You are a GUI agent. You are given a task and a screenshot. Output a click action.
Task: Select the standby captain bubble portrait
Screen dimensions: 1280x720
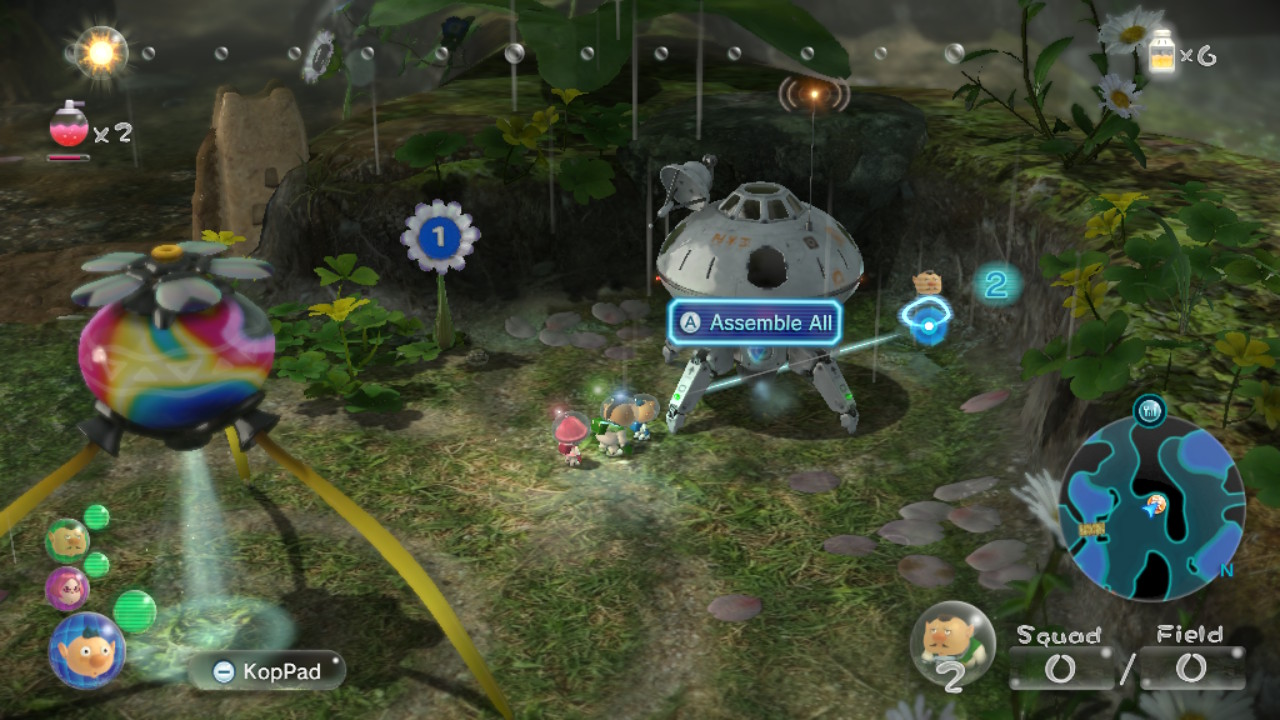(952, 643)
